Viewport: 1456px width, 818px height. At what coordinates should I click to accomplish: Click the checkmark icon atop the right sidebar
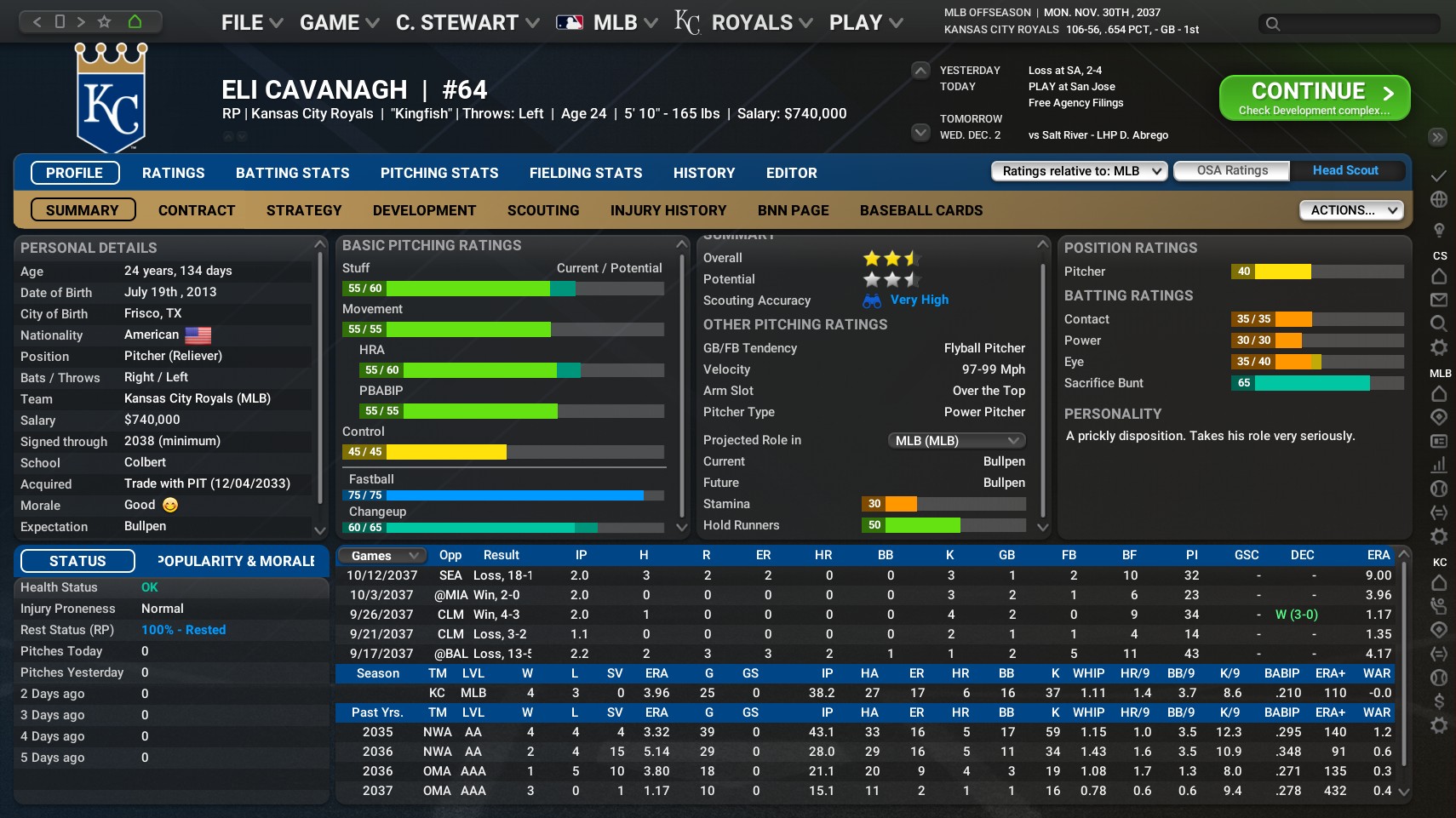(x=1439, y=178)
